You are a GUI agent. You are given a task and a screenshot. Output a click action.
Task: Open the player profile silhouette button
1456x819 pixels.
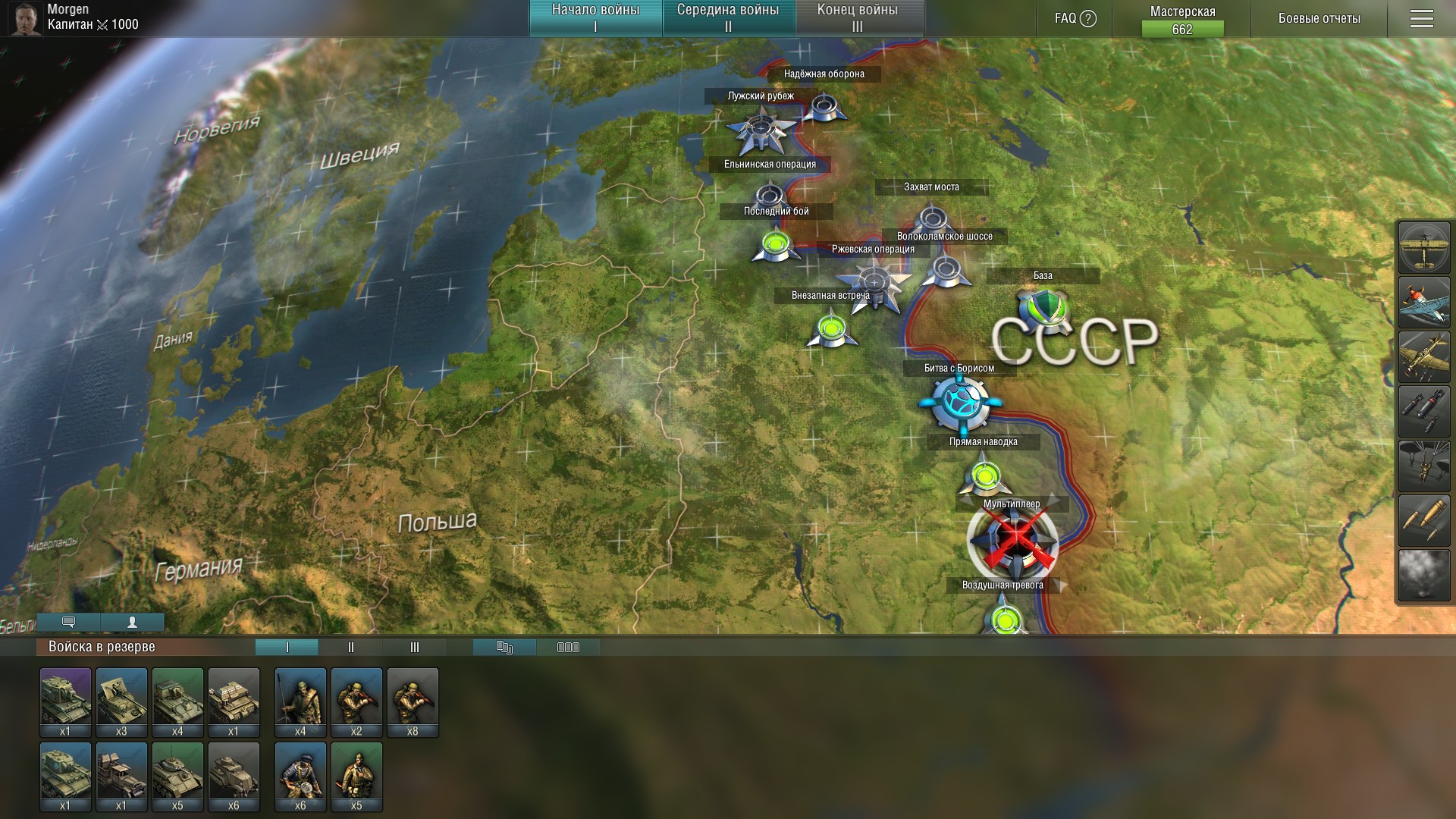[132, 623]
